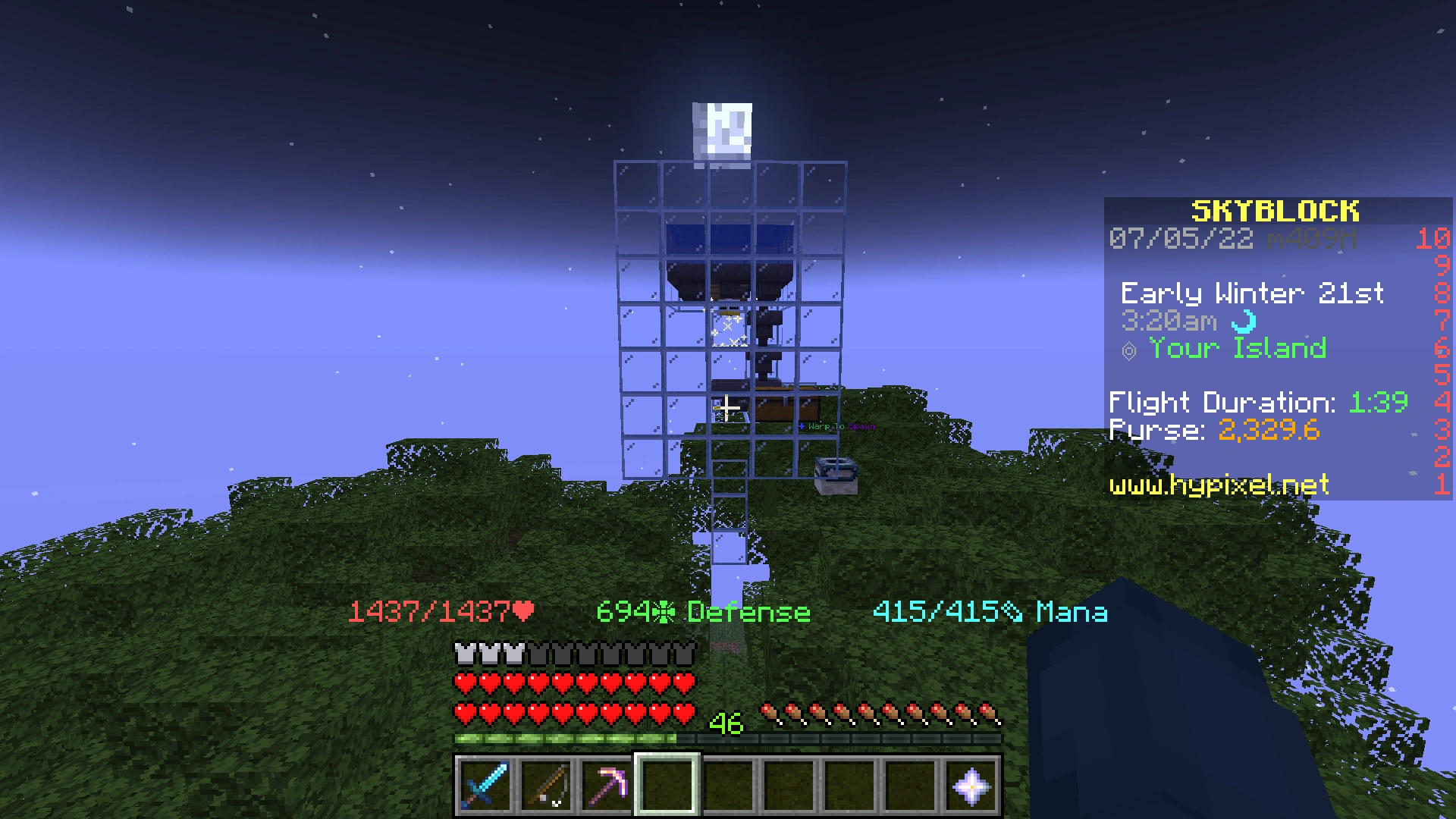Click the Warp to Spawn hologram text
The image size is (1456, 819).
[x=836, y=428]
